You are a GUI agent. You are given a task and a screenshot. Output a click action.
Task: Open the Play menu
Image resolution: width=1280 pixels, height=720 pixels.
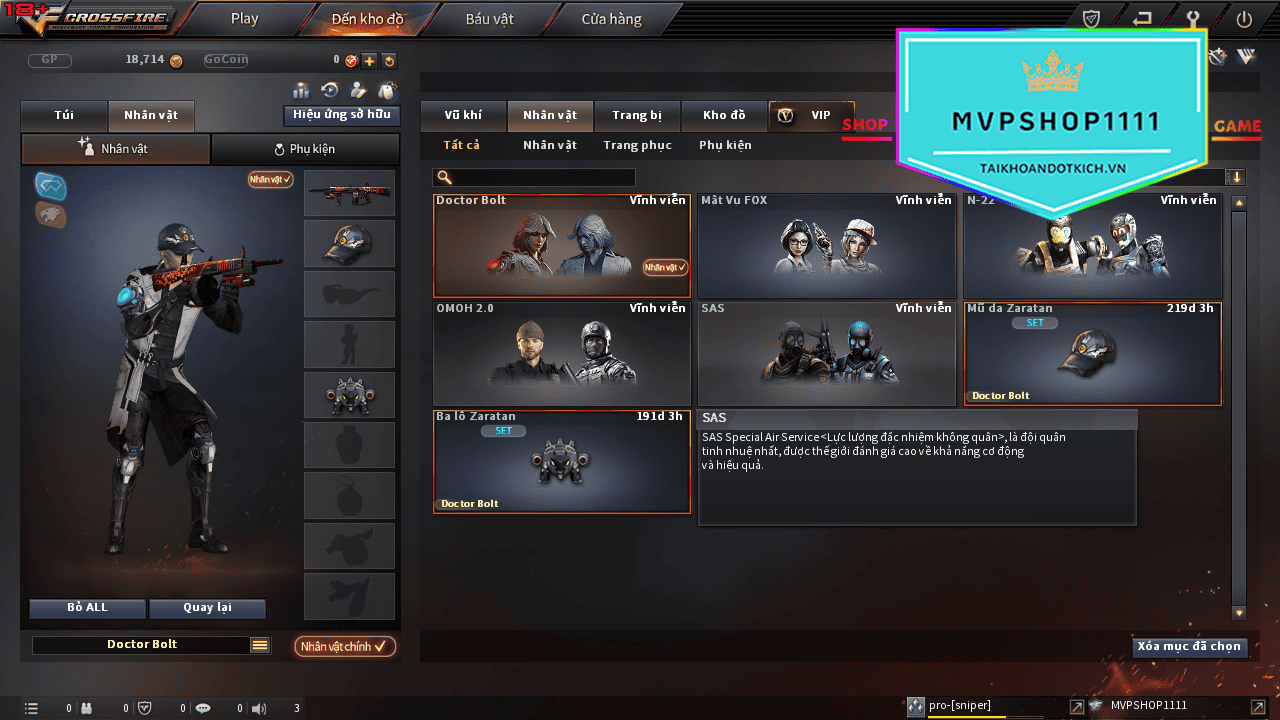click(x=244, y=19)
